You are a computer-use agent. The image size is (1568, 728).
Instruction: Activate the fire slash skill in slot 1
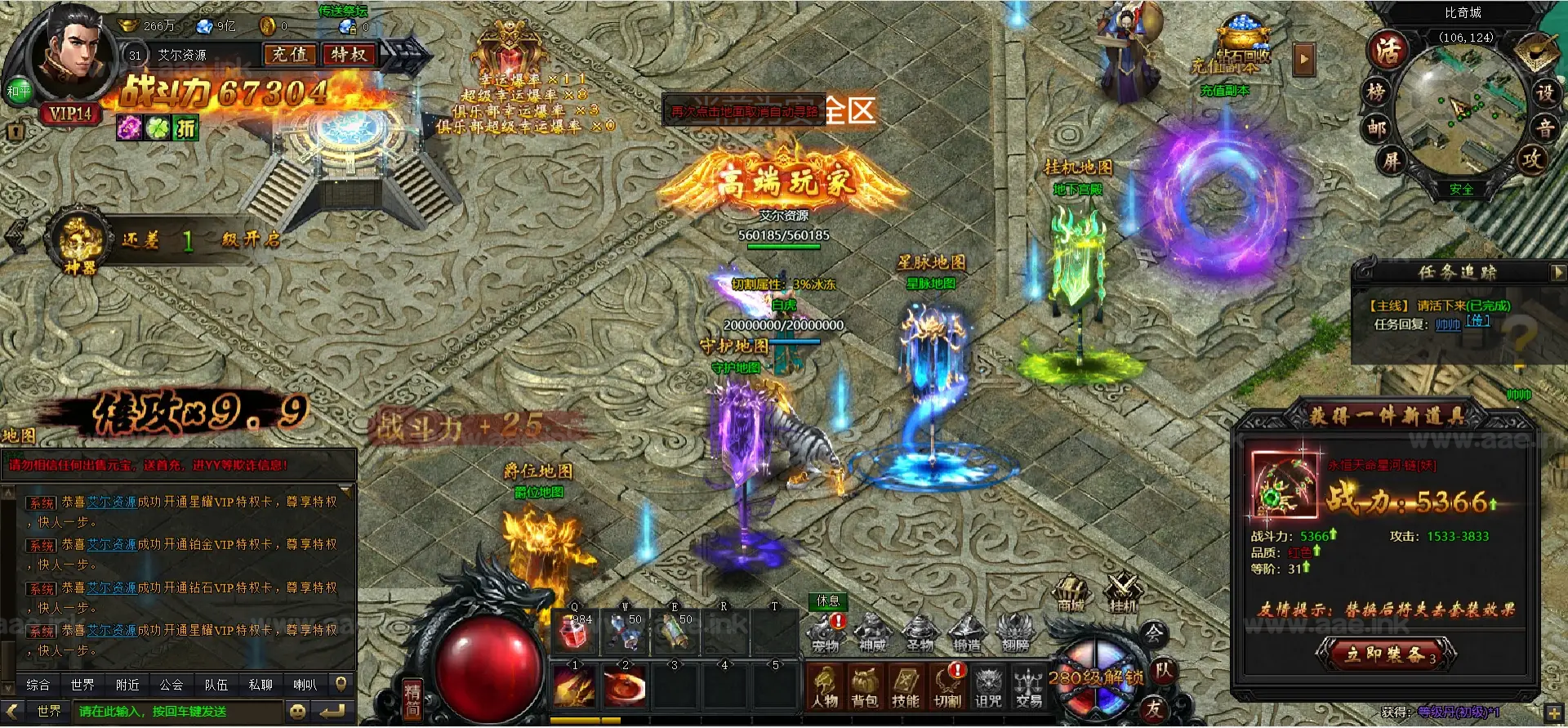(x=575, y=686)
